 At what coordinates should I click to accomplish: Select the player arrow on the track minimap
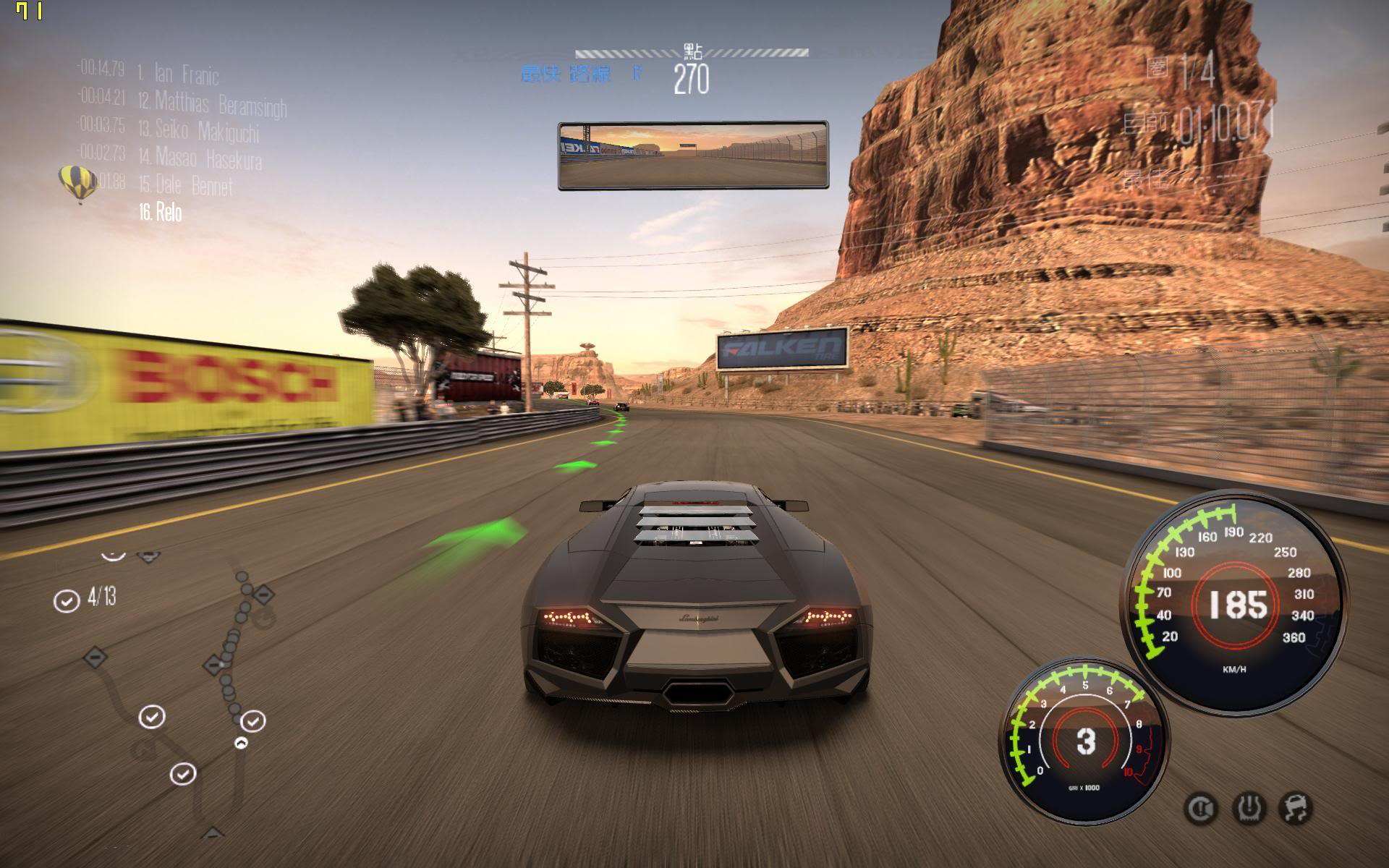coord(241,743)
